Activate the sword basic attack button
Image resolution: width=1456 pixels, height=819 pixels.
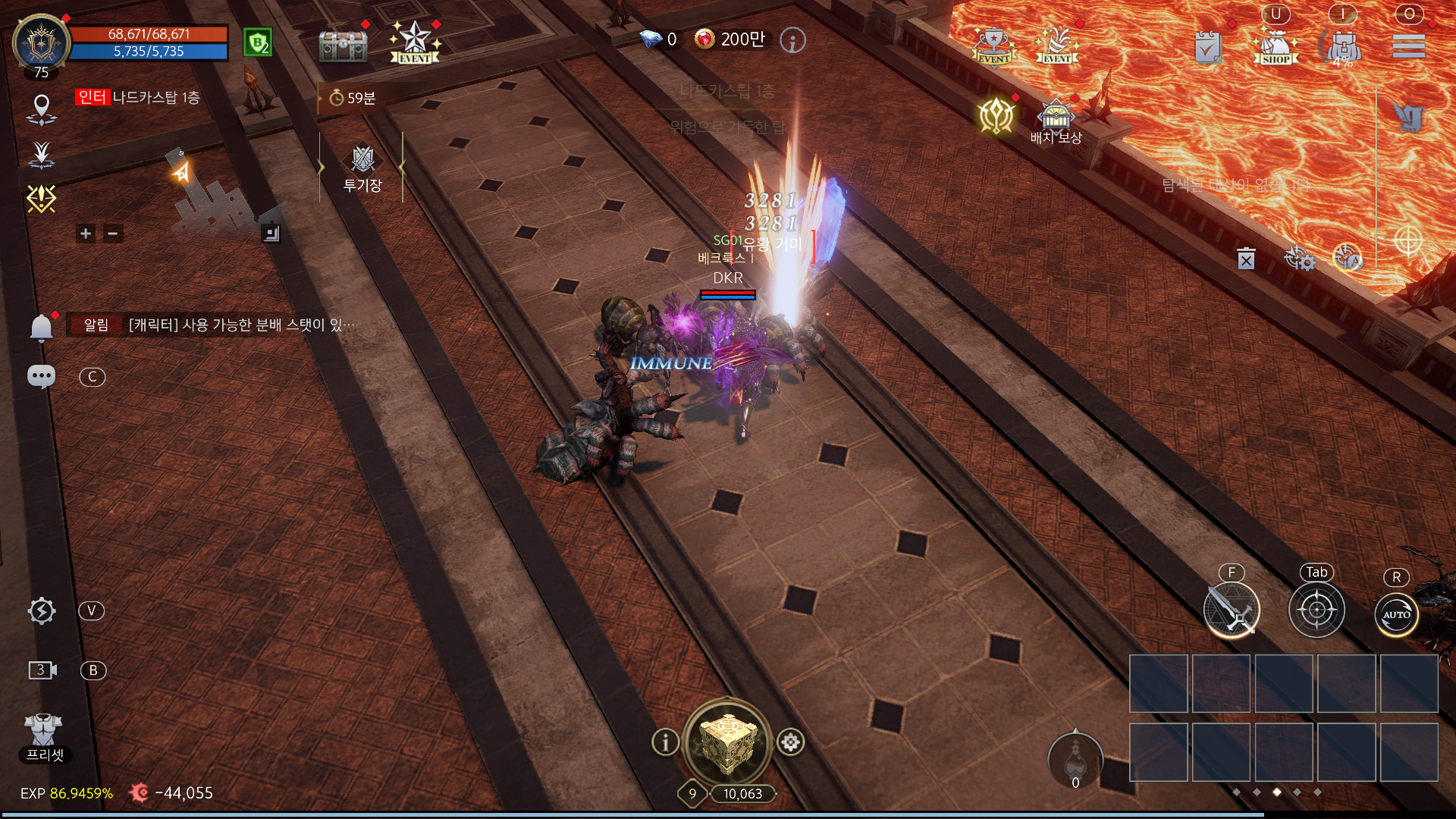click(1232, 610)
